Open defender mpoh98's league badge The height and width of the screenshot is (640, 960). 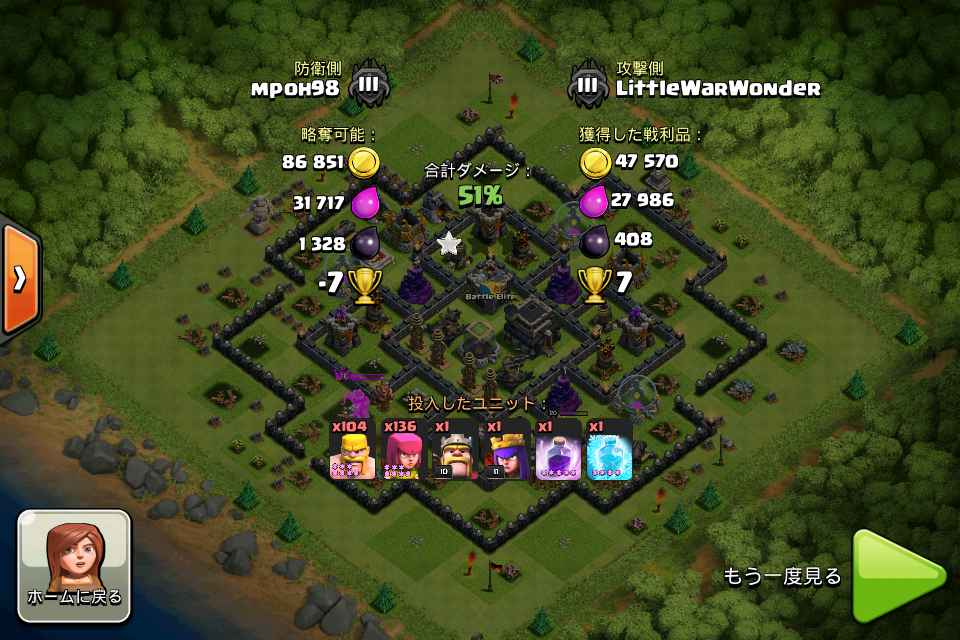(x=368, y=85)
